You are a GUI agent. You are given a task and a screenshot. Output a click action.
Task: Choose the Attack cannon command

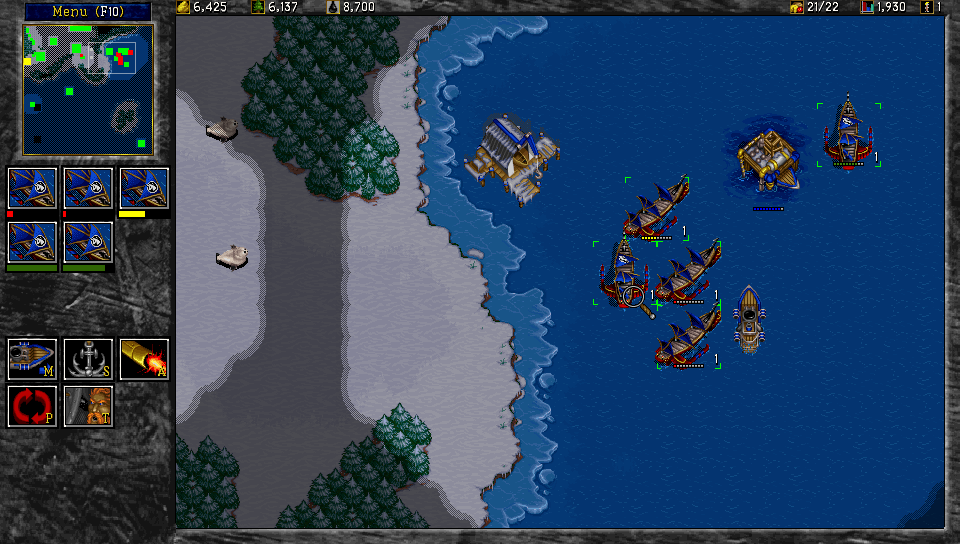(144, 358)
